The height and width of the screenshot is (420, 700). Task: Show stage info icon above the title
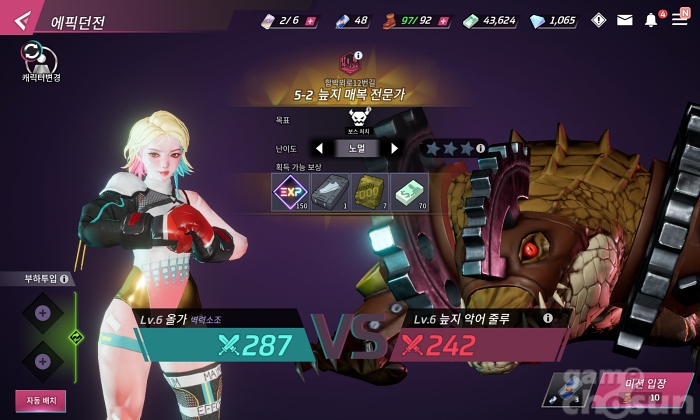[x=358, y=56]
